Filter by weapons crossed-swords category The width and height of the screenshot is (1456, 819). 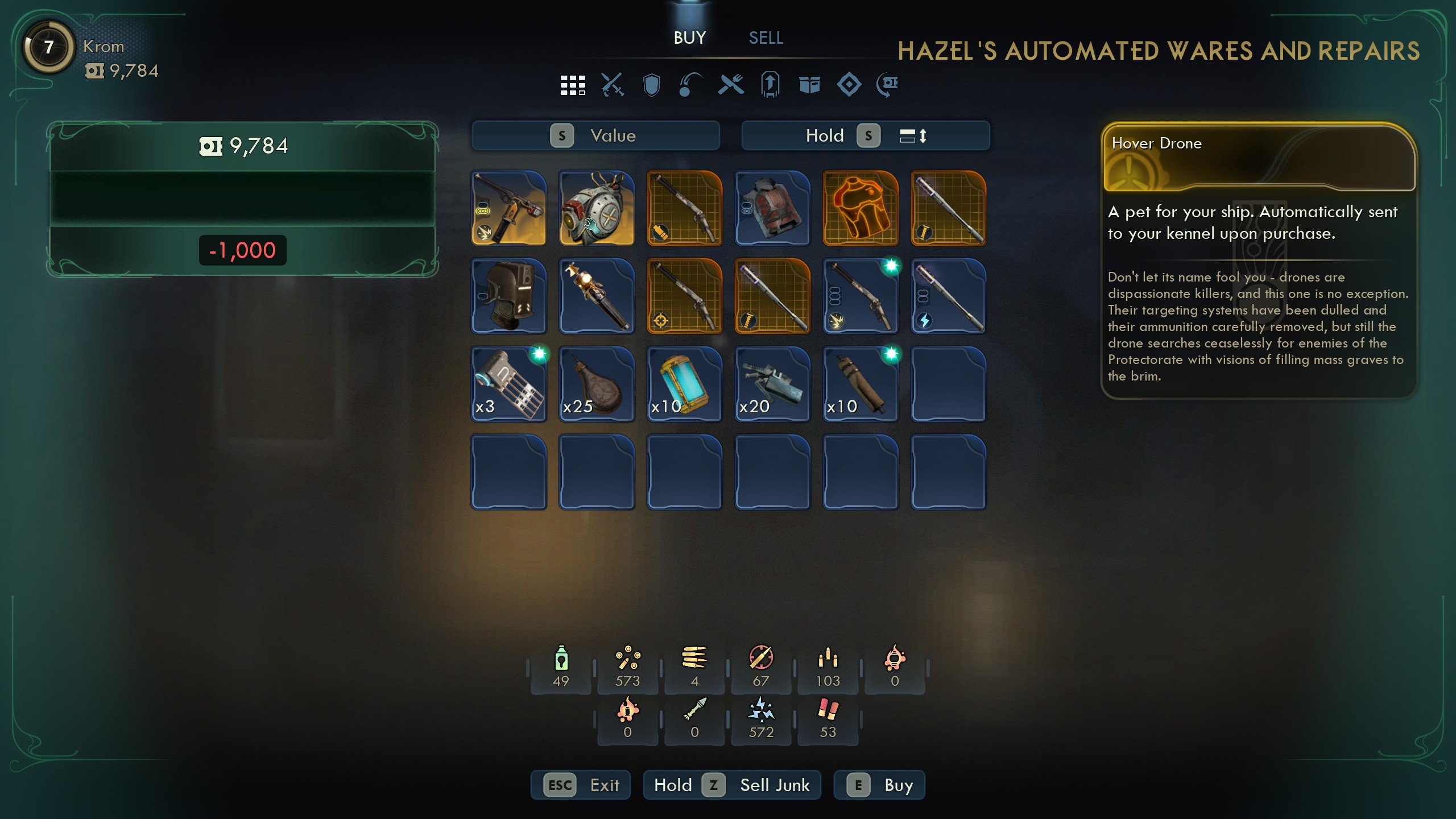coord(613,85)
